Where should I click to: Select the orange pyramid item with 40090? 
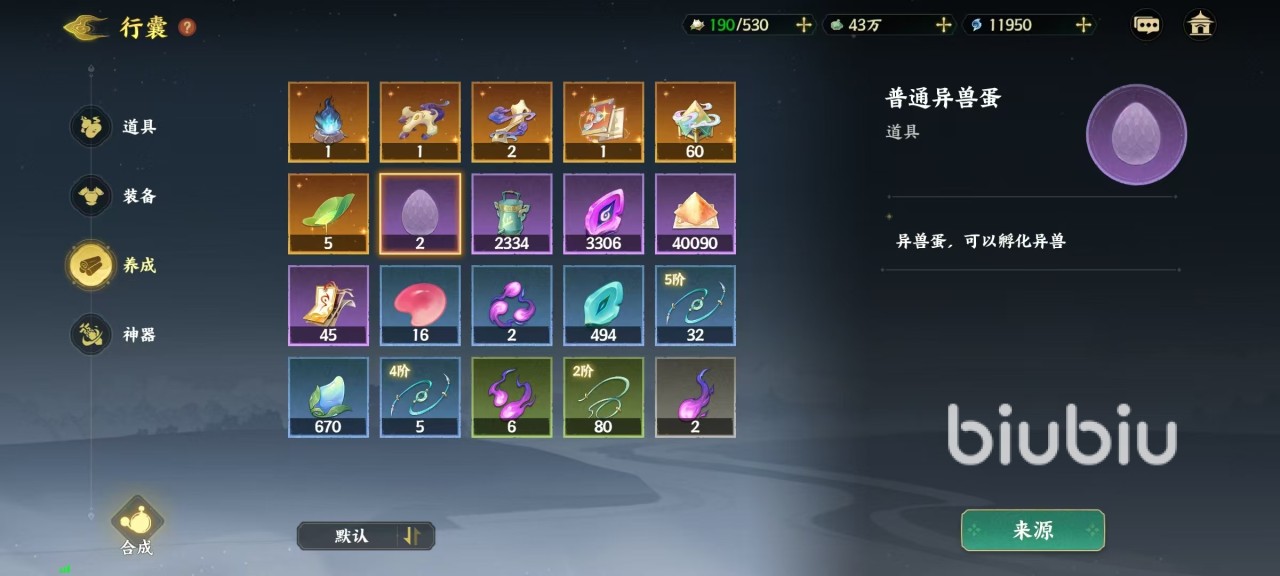click(x=695, y=214)
